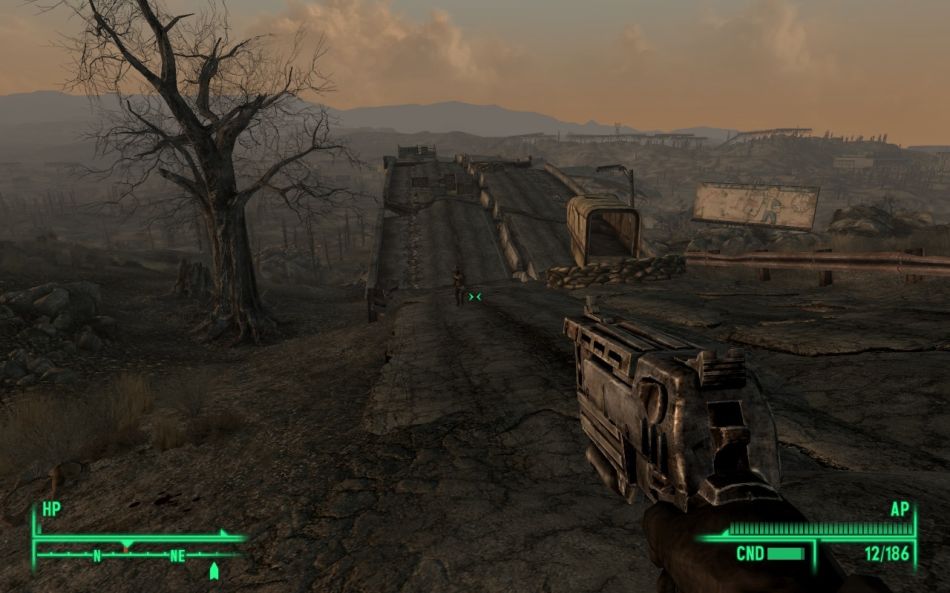Click the compass bar showing N and NE

tap(138, 553)
